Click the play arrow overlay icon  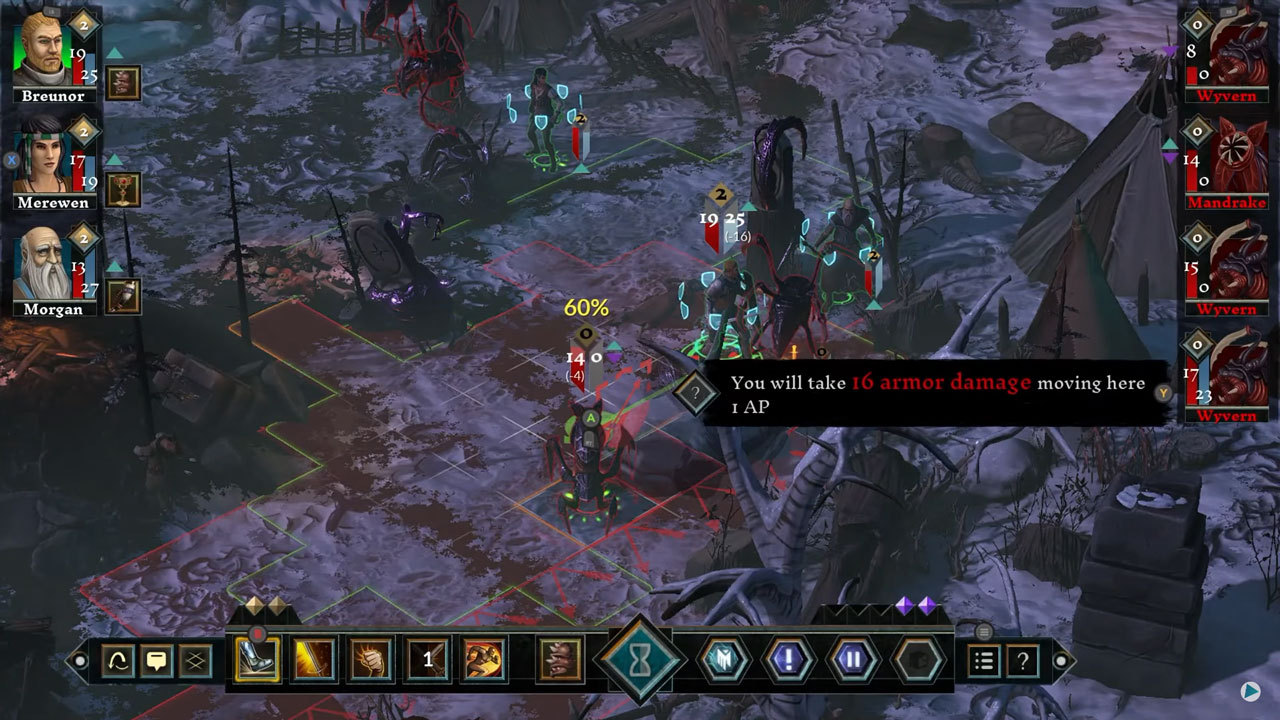1250,690
